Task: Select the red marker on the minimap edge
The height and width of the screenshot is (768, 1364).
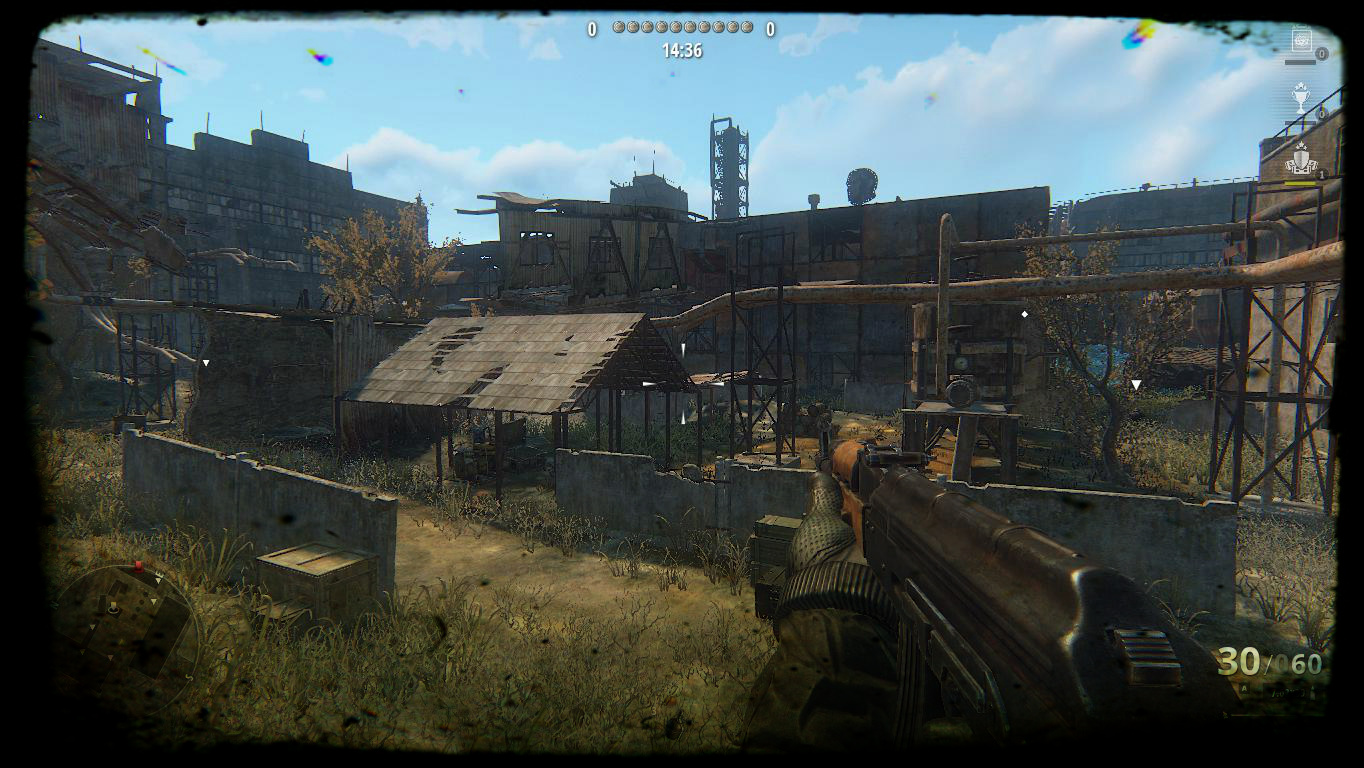Action: 139,567
